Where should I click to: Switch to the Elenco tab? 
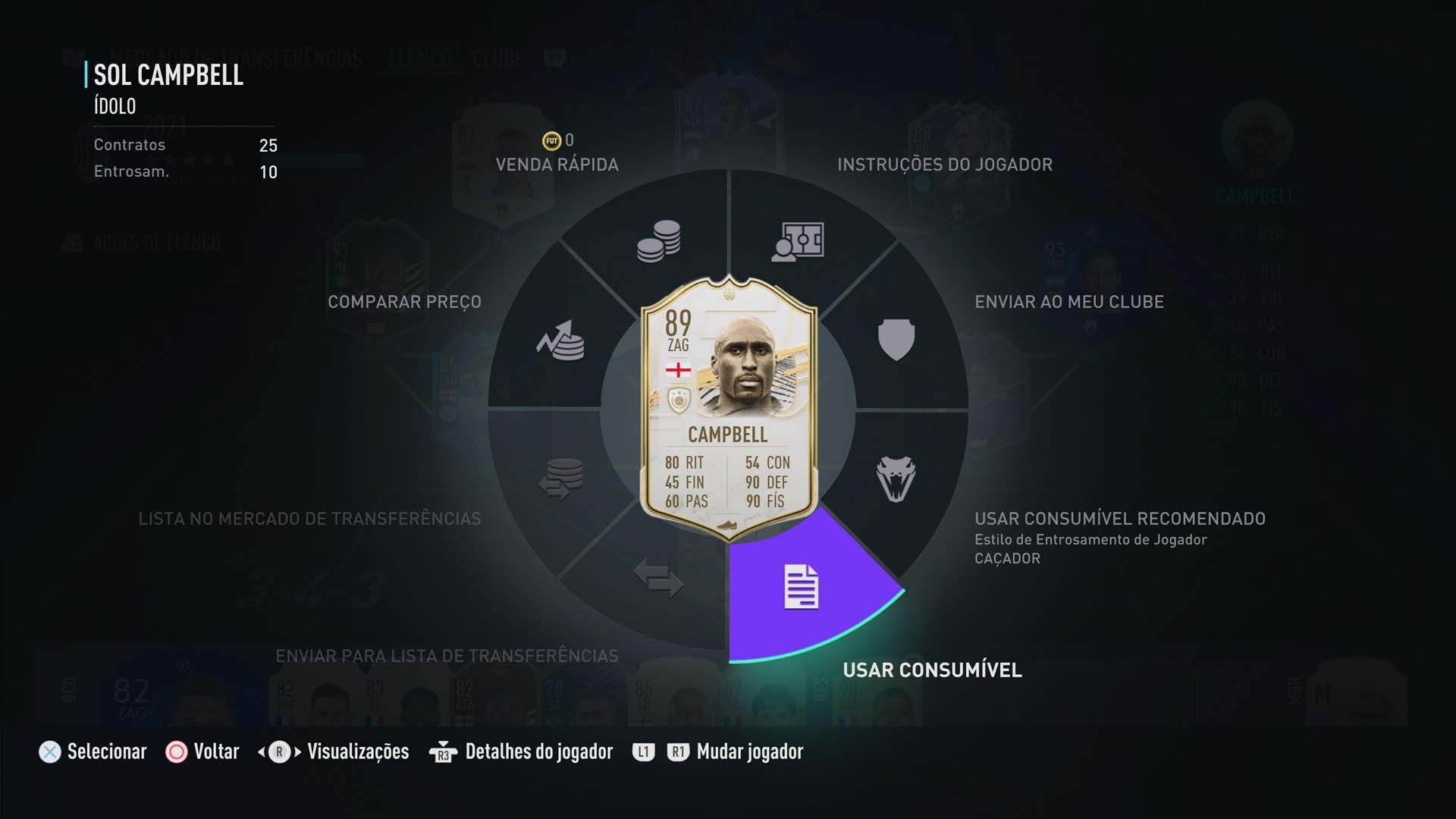(x=422, y=58)
